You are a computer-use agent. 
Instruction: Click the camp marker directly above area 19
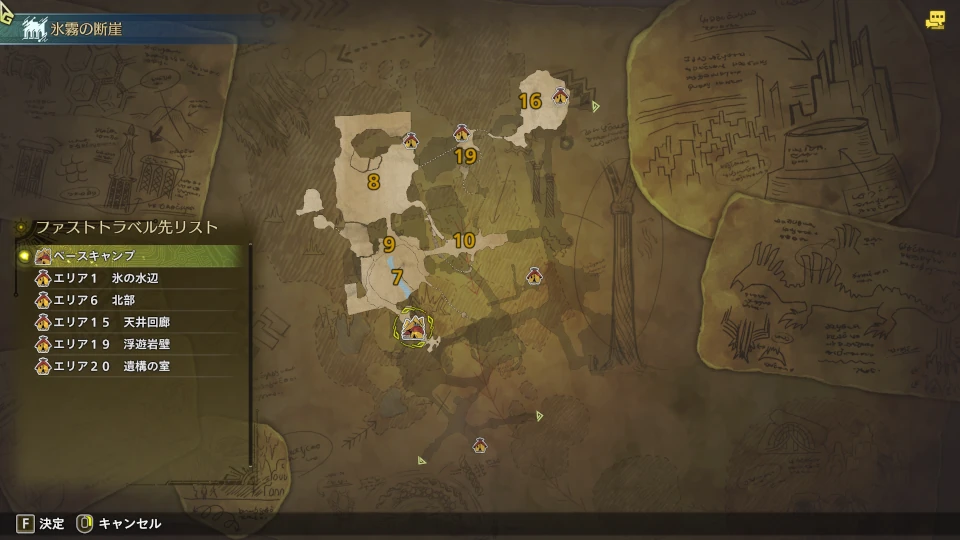point(462,133)
